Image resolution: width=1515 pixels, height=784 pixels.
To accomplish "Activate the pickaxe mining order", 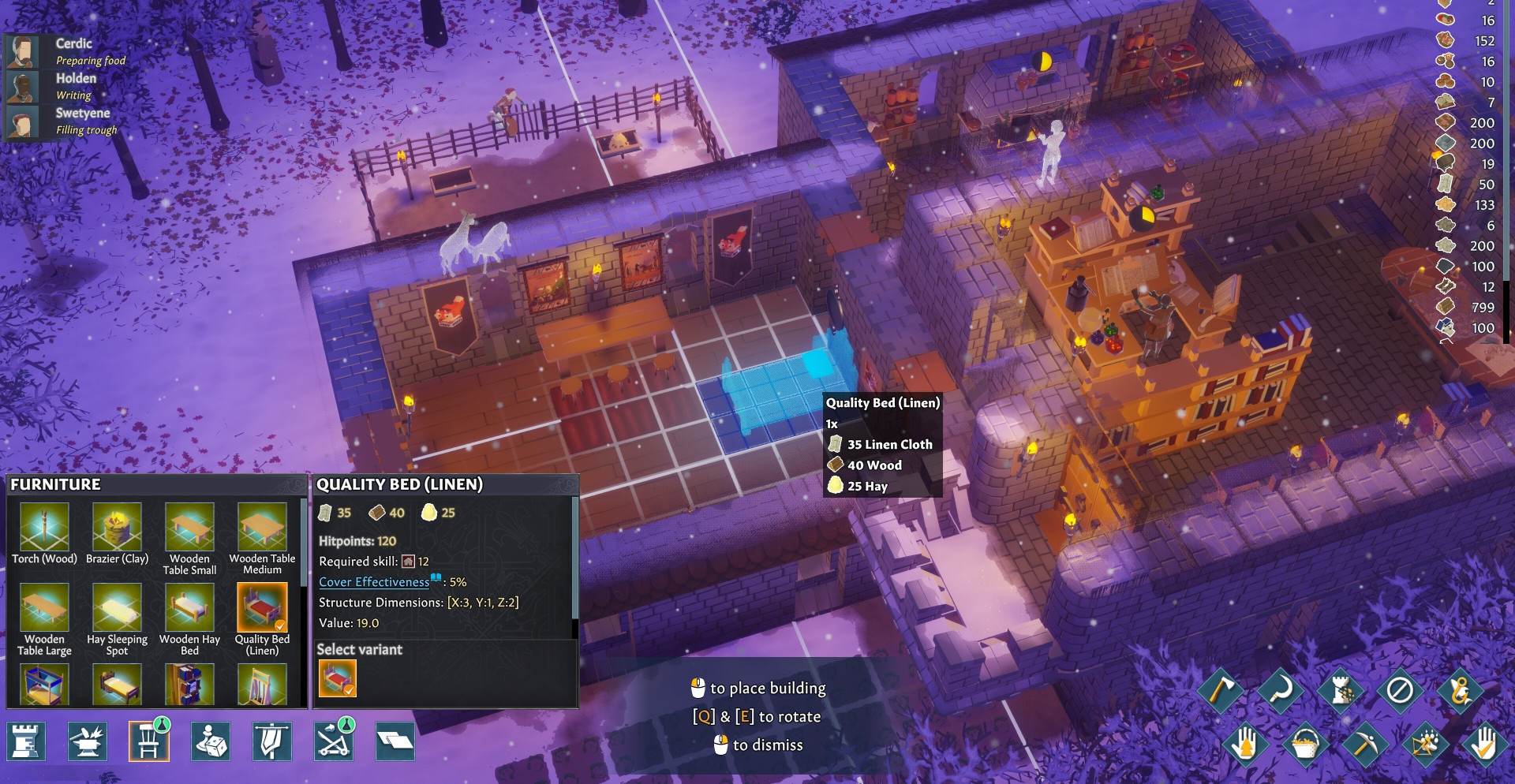I will [x=1365, y=744].
